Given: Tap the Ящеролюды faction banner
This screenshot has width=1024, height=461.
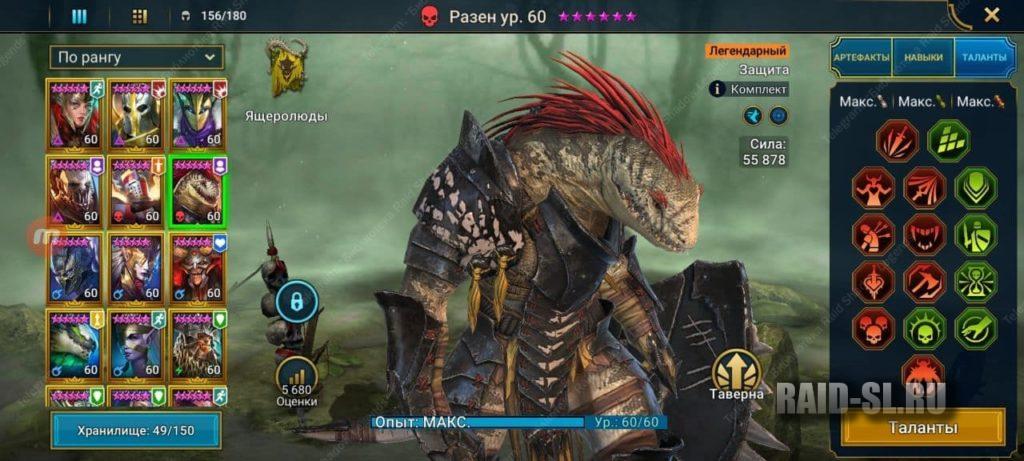Looking at the screenshot, I should 286,70.
